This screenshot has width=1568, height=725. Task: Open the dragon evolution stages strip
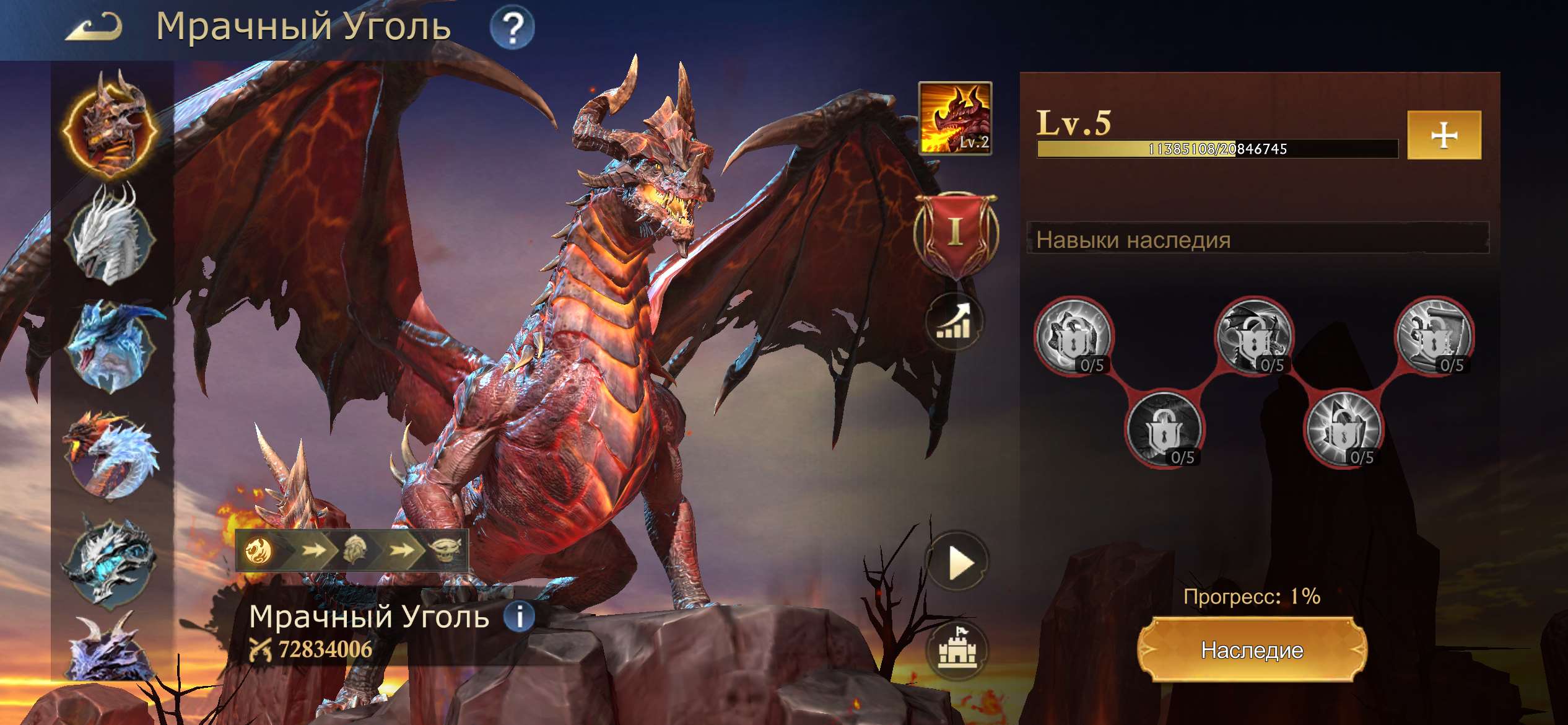click(352, 550)
